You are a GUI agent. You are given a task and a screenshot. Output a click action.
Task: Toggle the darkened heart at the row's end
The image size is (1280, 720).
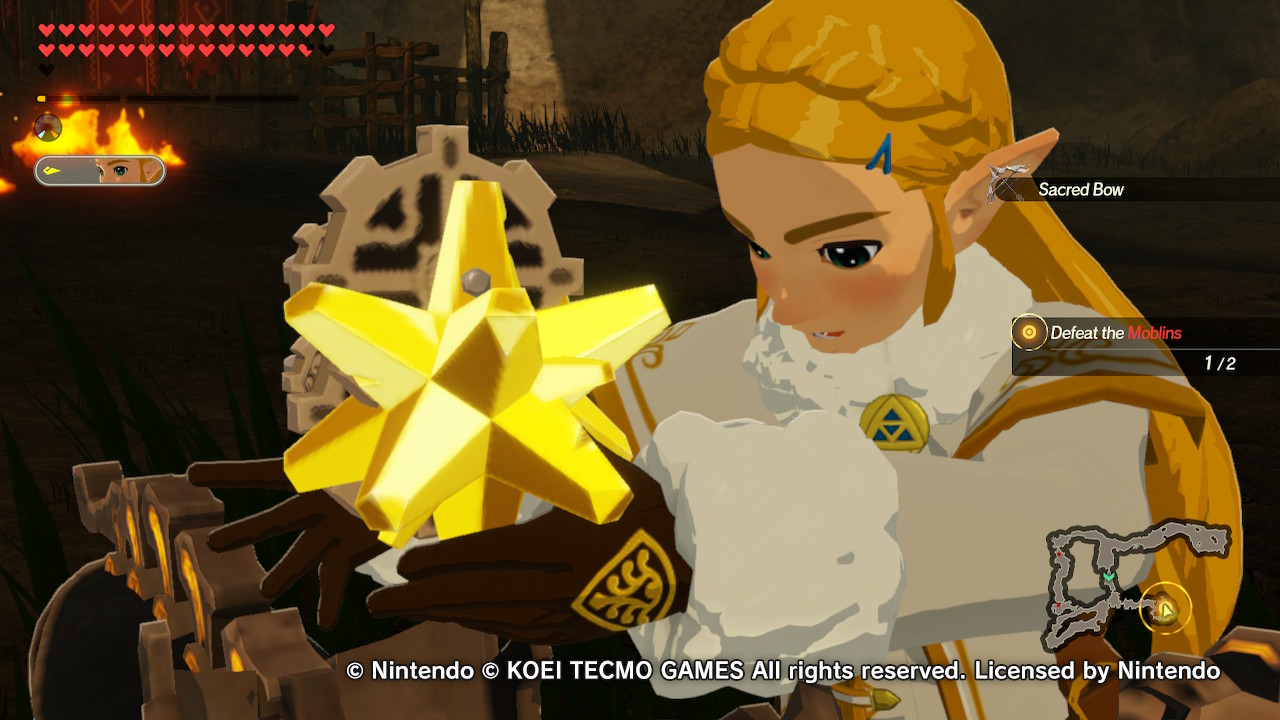pos(324,49)
